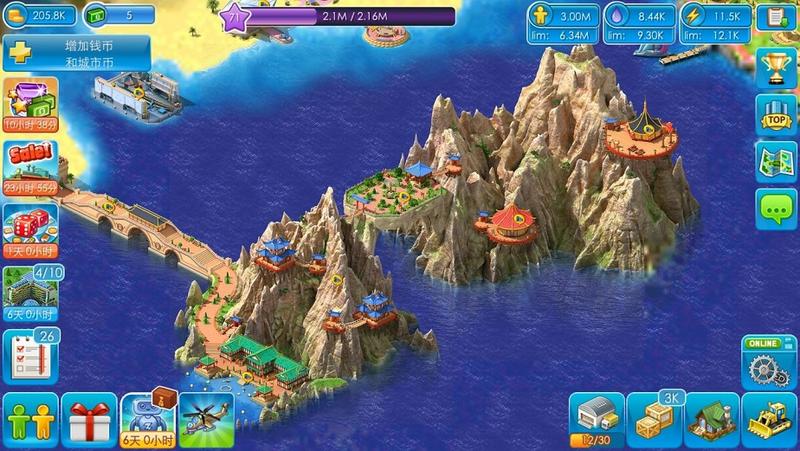Open the trophy achievements button
The image size is (800, 451).
click(774, 67)
